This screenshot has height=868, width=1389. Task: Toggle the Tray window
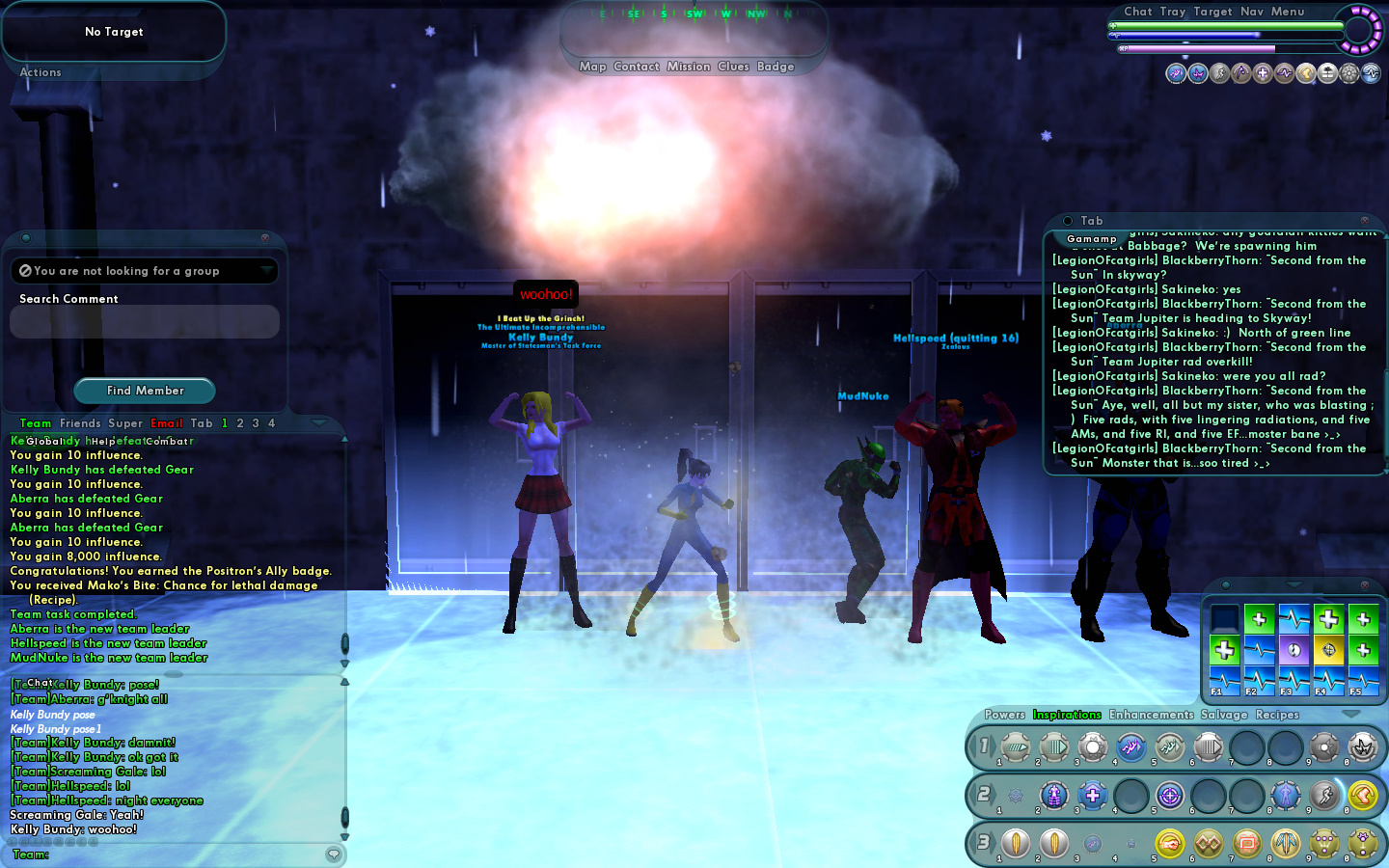(x=1172, y=12)
